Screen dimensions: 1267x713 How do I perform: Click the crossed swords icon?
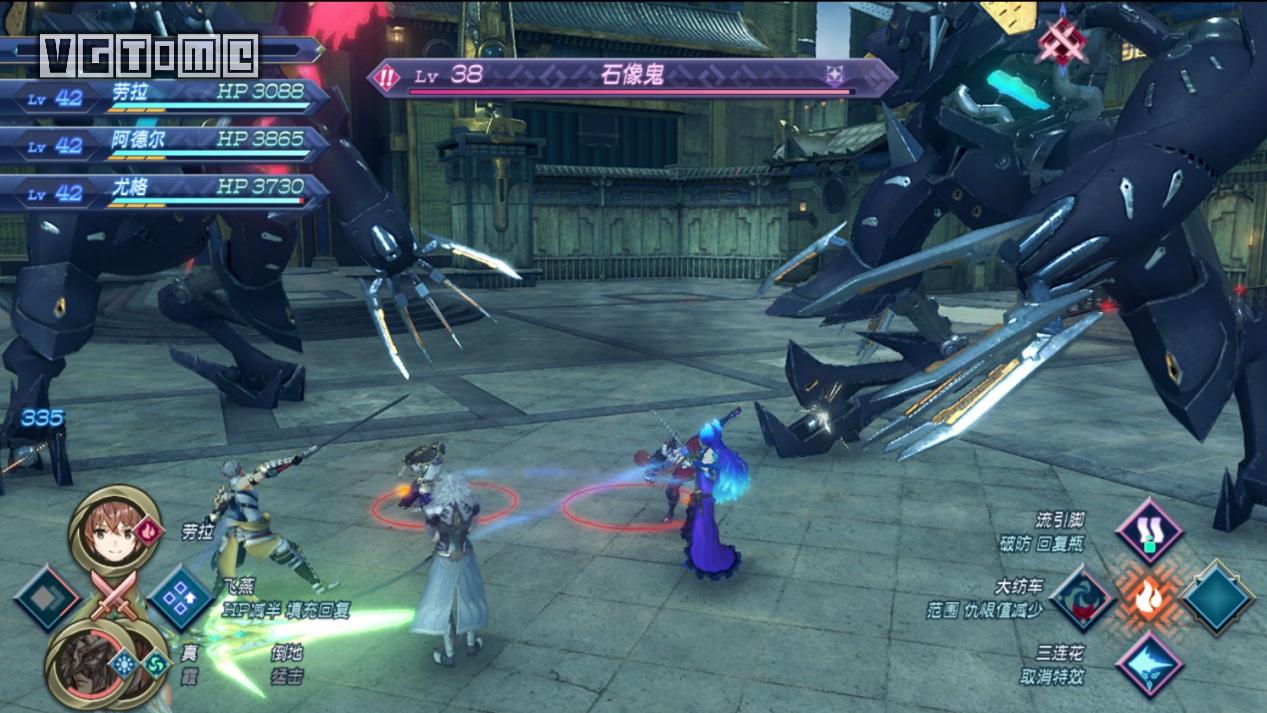click(112, 598)
